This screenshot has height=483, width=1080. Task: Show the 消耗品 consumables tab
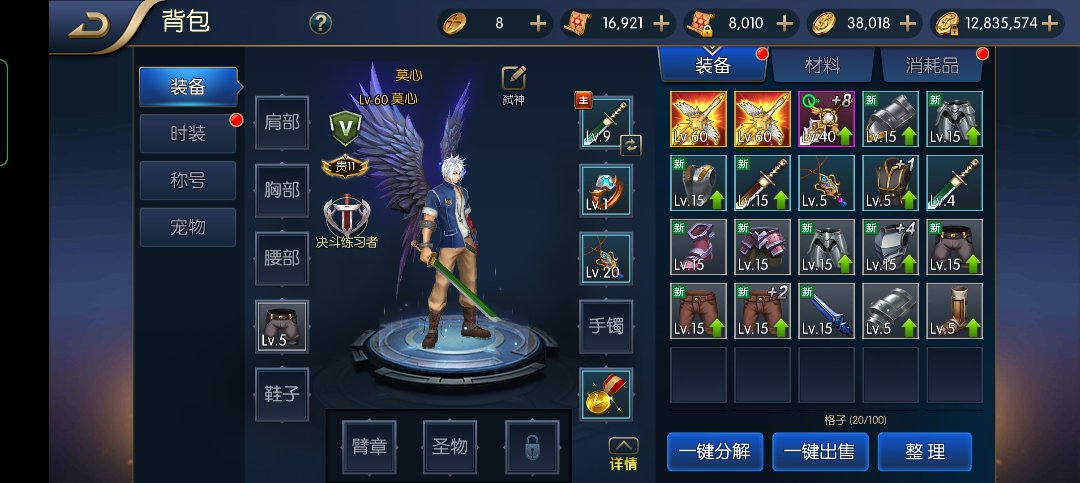(x=933, y=66)
